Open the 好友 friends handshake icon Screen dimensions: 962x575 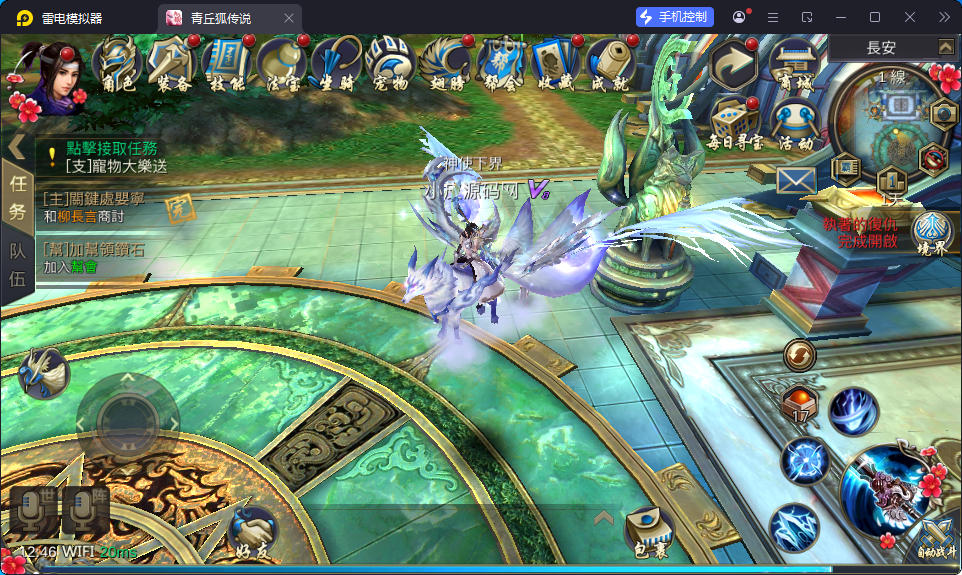coord(251,530)
